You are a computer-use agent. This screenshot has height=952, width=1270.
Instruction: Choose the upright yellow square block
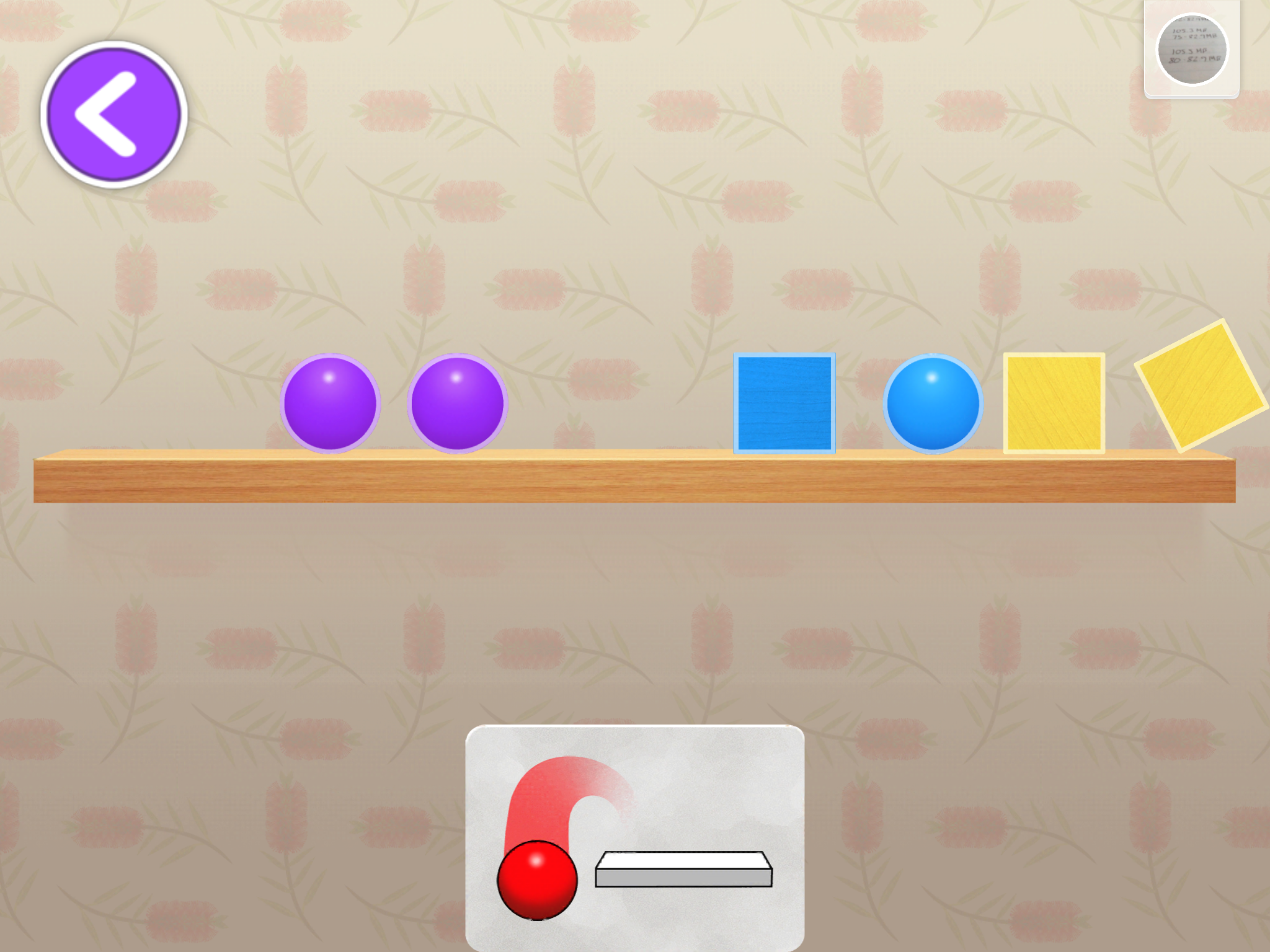(x=1054, y=403)
